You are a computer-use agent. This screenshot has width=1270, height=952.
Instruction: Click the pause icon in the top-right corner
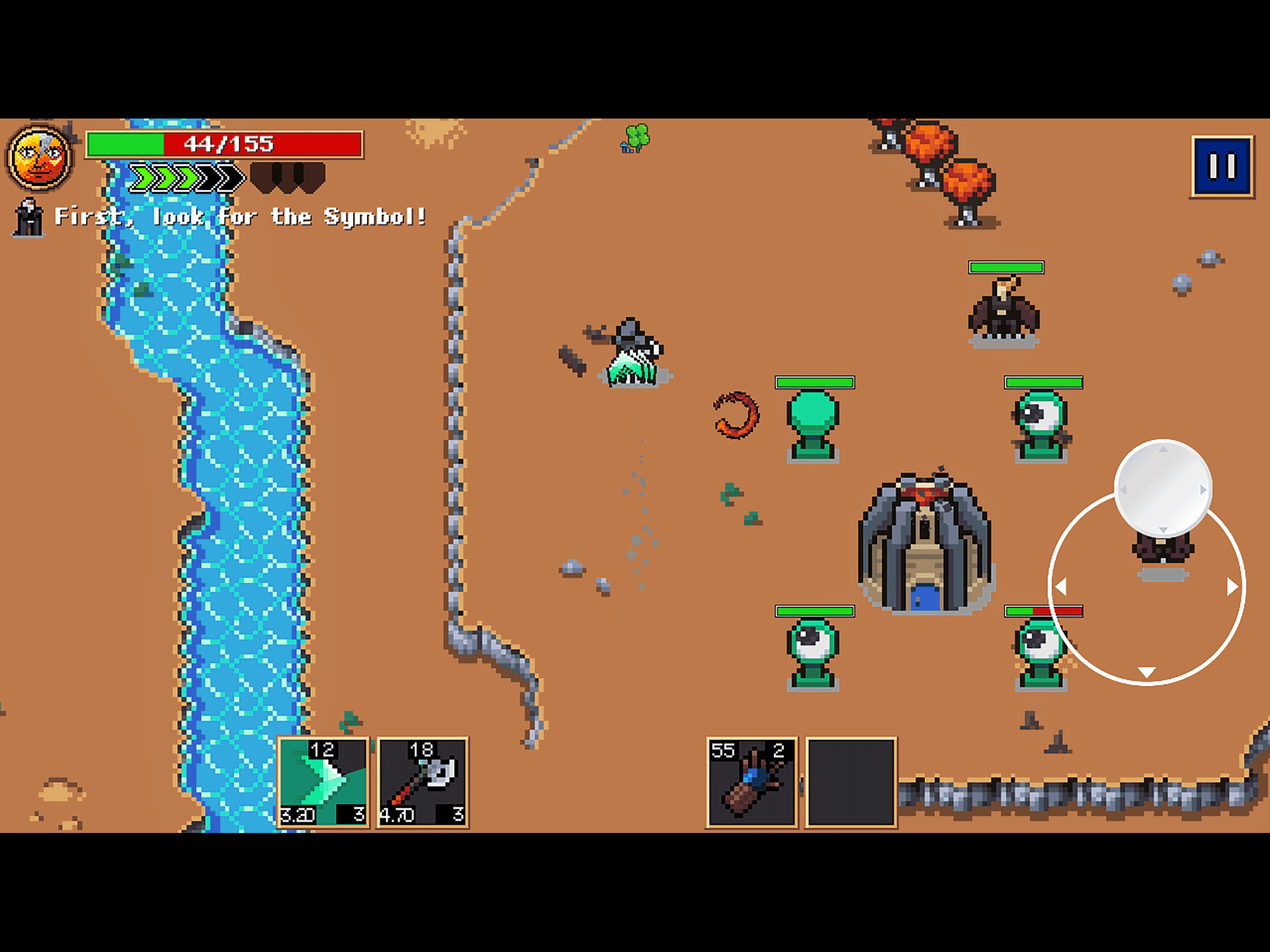[x=1222, y=166]
